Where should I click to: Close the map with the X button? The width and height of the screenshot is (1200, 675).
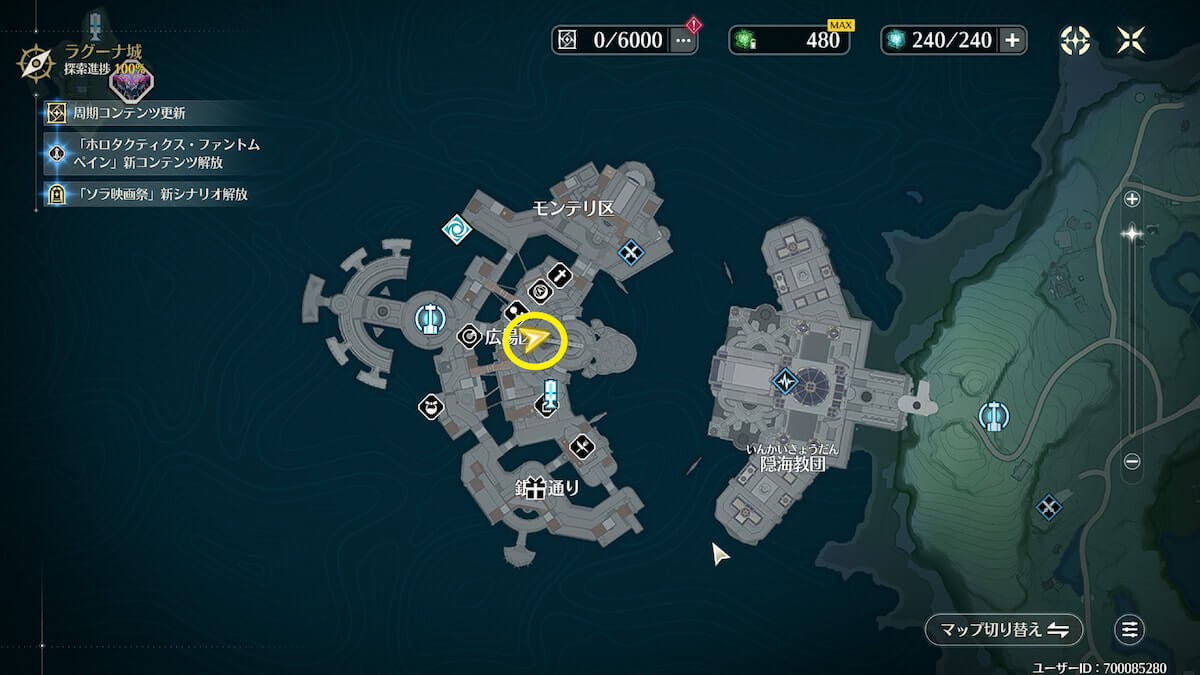tap(1132, 40)
